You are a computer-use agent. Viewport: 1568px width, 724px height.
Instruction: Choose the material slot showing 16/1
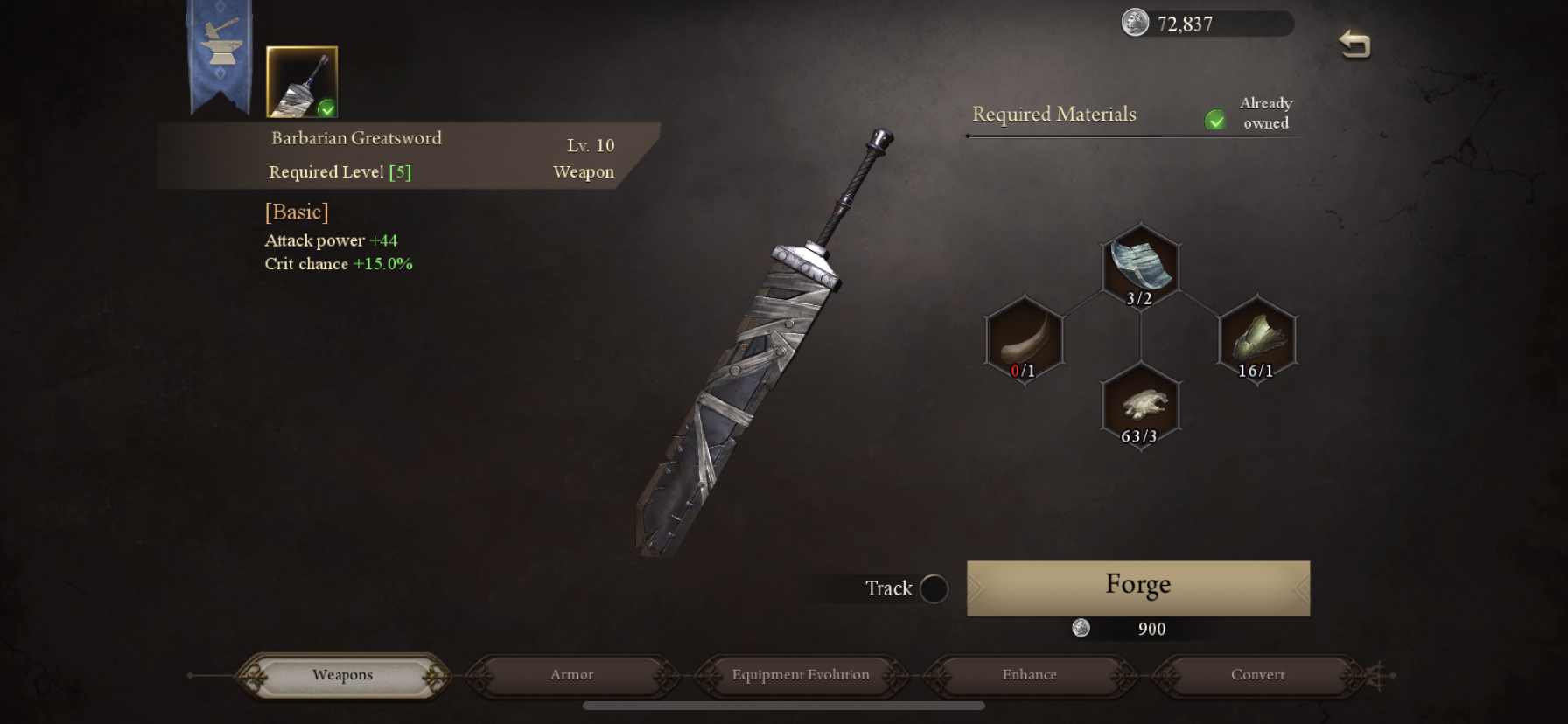[1256, 339]
